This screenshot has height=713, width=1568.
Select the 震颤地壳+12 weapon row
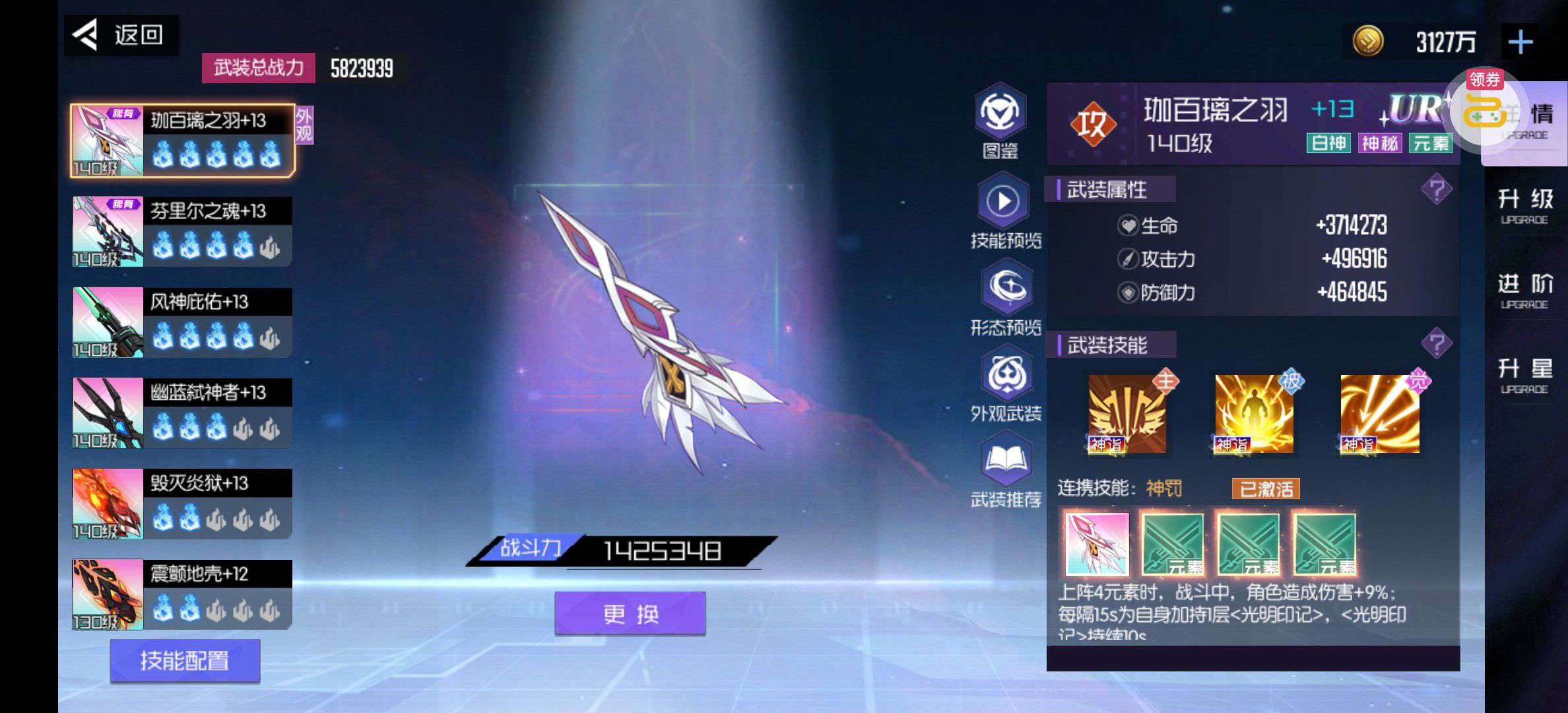pyautogui.click(x=181, y=594)
